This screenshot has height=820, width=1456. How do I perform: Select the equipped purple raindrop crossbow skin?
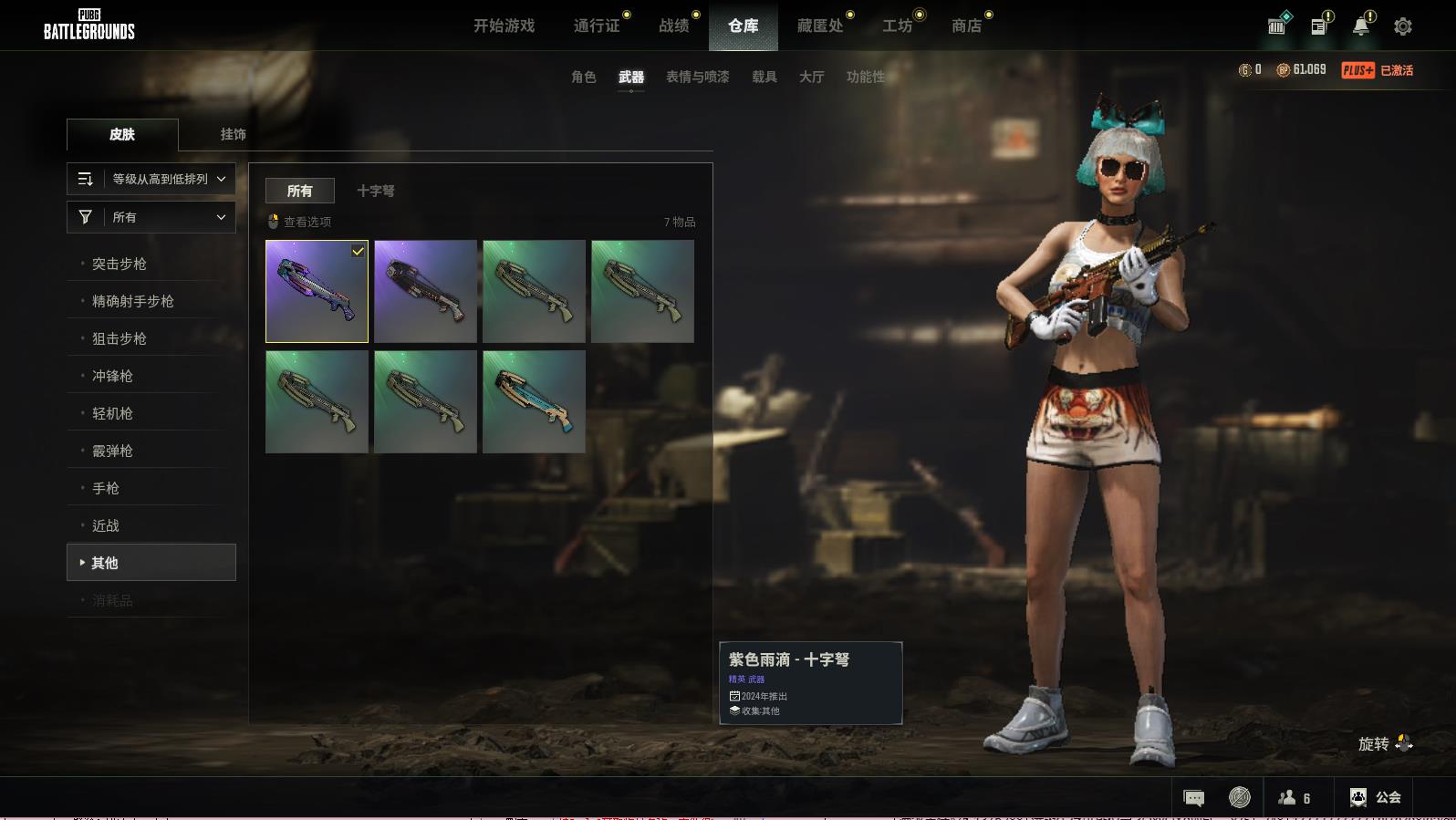point(317,291)
